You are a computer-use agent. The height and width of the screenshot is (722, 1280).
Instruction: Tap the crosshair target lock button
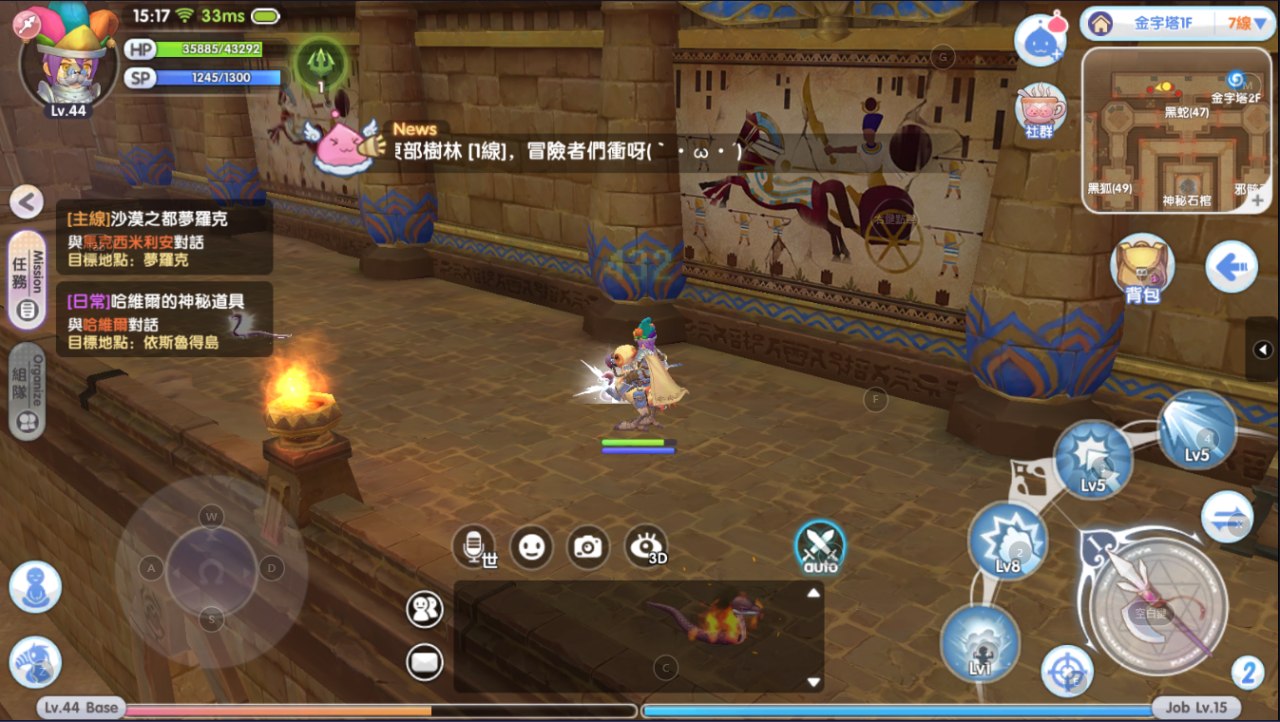(1066, 671)
